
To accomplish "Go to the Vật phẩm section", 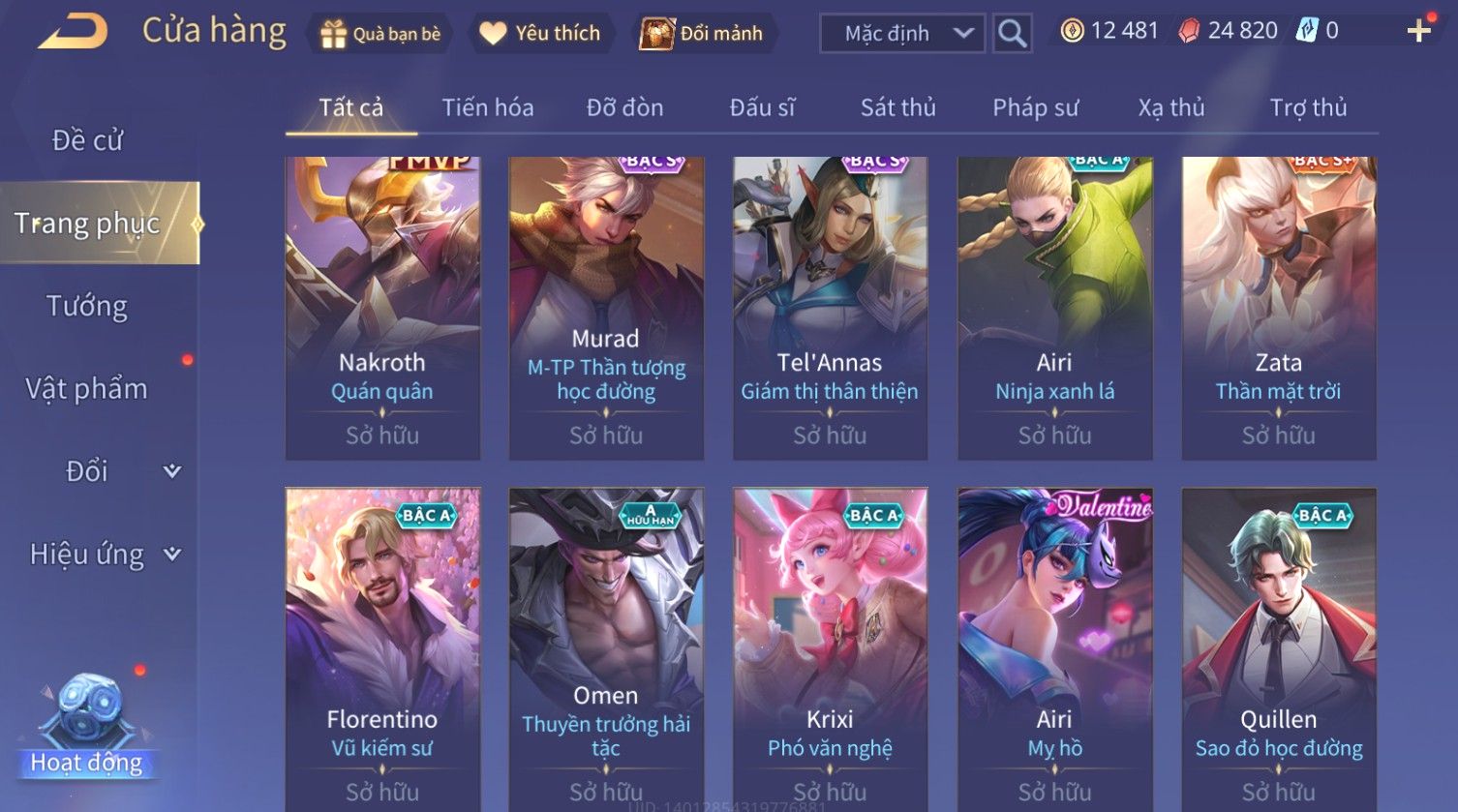I will (87, 389).
